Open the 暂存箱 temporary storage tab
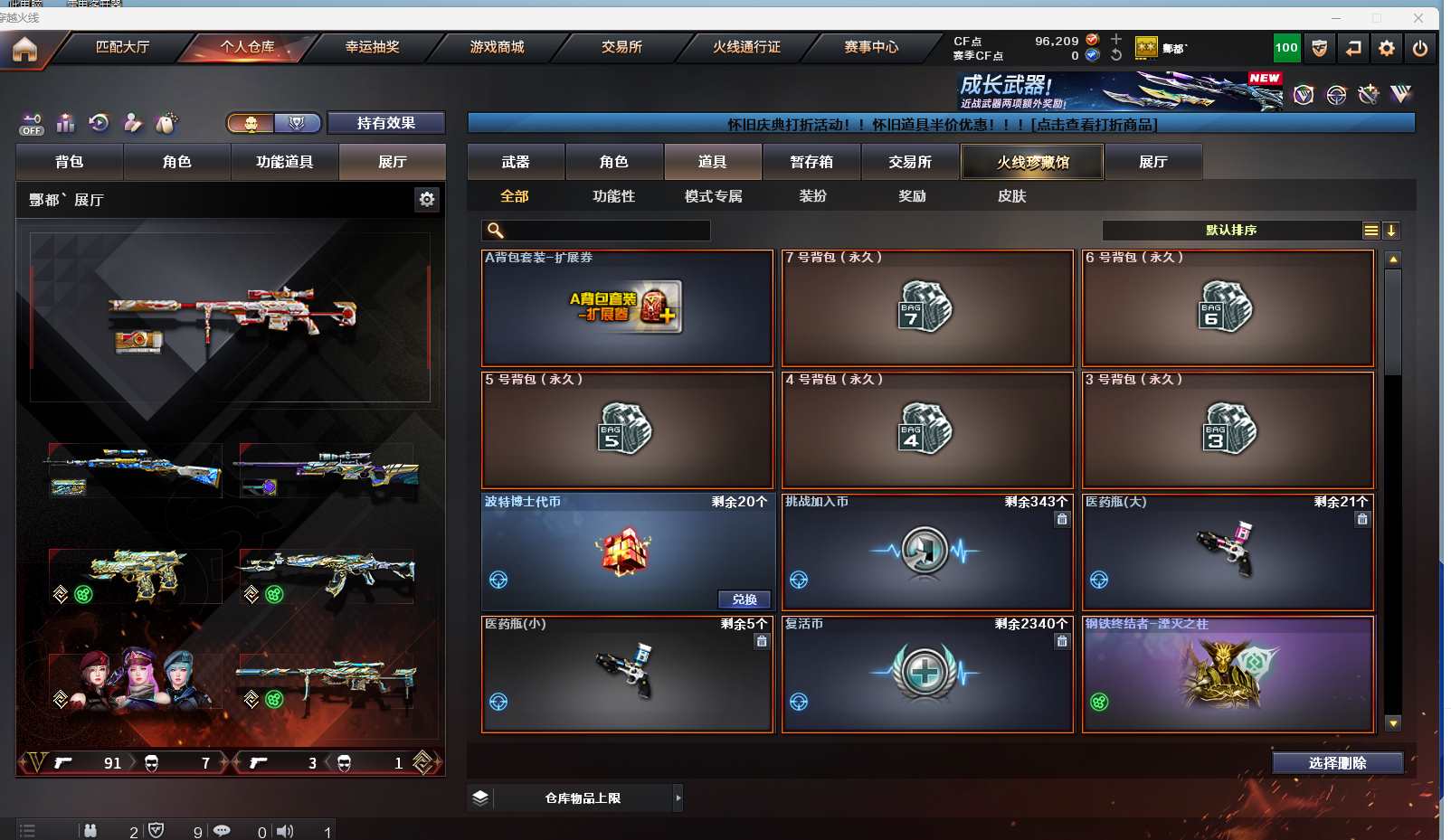The height and width of the screenshot is (840, 1451). pyautogui.click(x=811, y=162)
